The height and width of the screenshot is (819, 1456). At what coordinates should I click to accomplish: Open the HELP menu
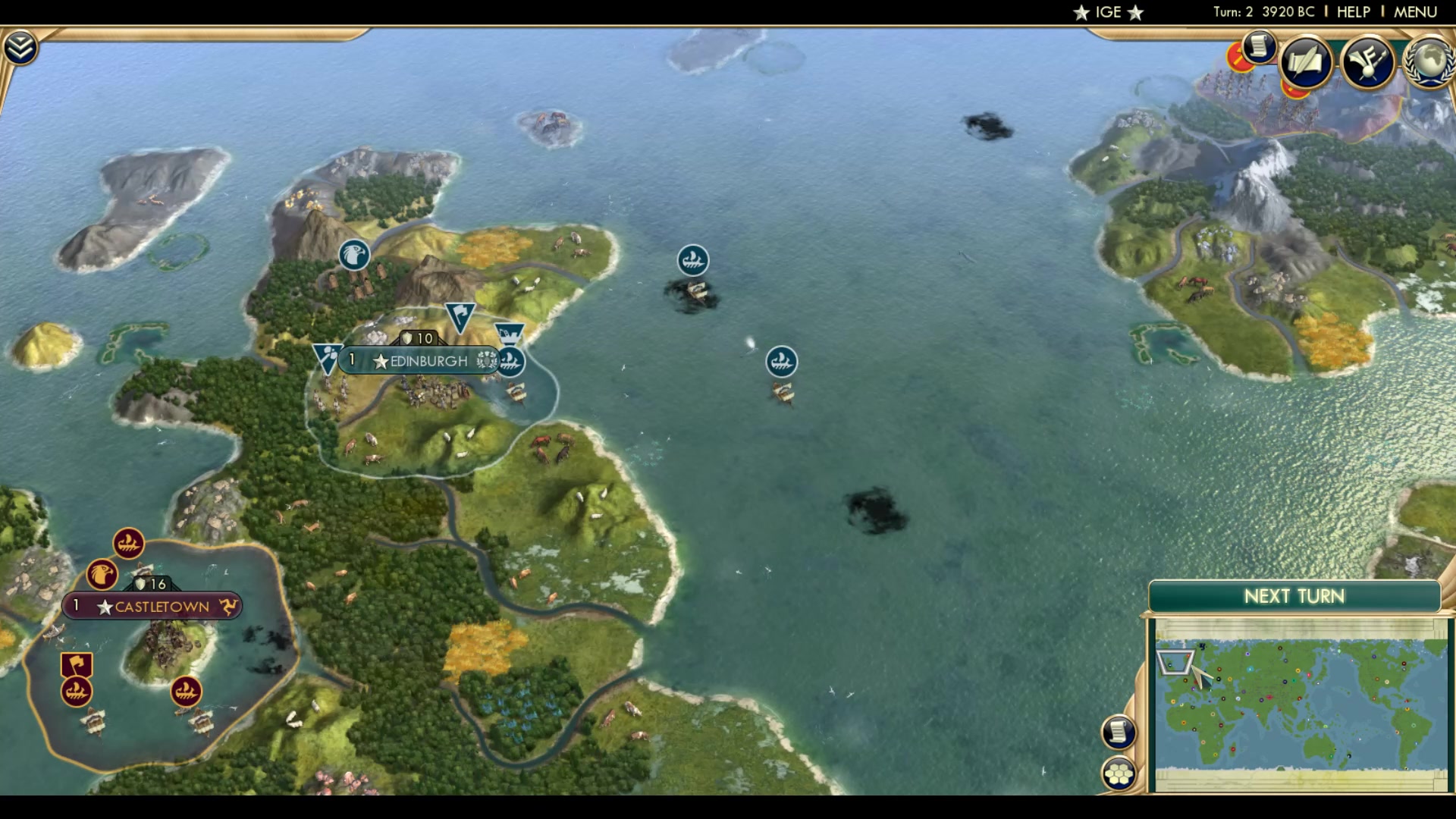tap(1353, 11)
